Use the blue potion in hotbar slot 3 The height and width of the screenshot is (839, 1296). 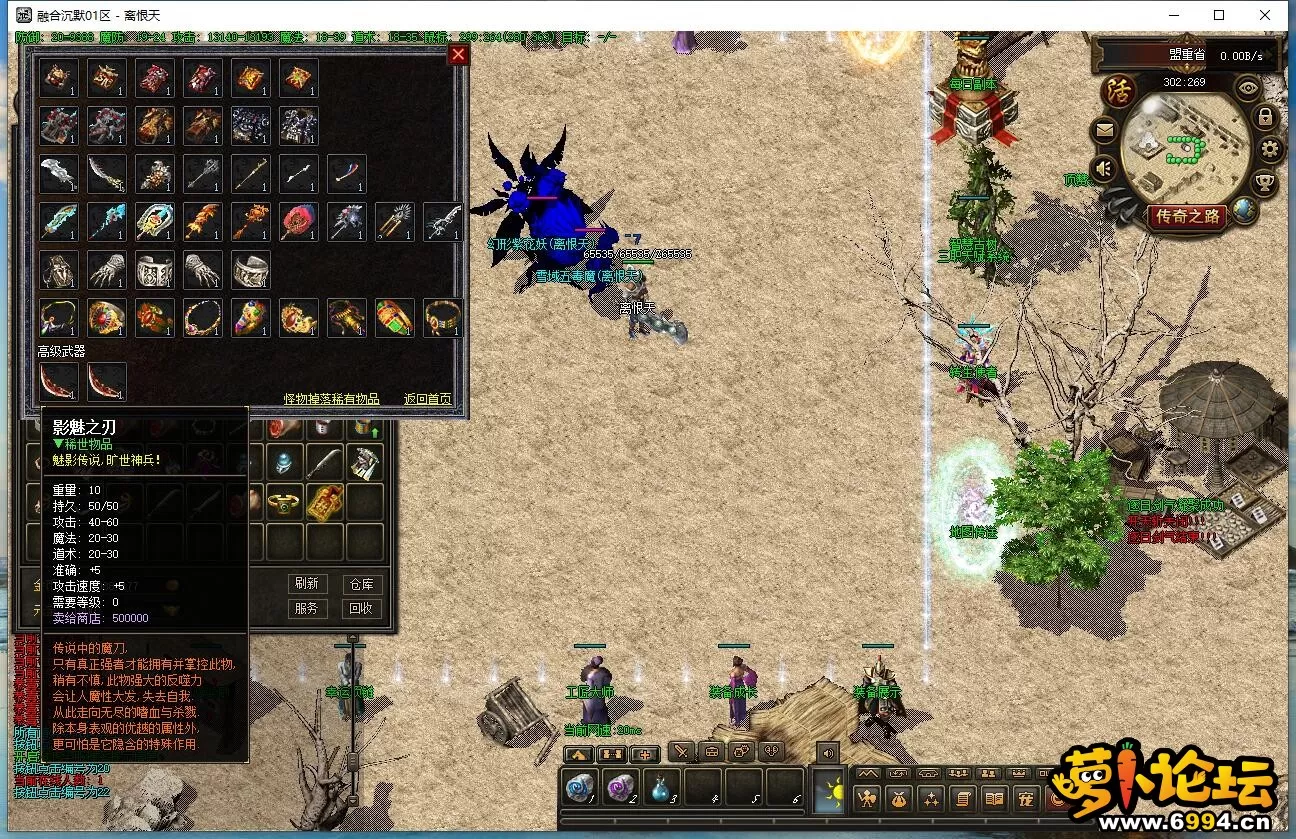click(x=662, y=787)
